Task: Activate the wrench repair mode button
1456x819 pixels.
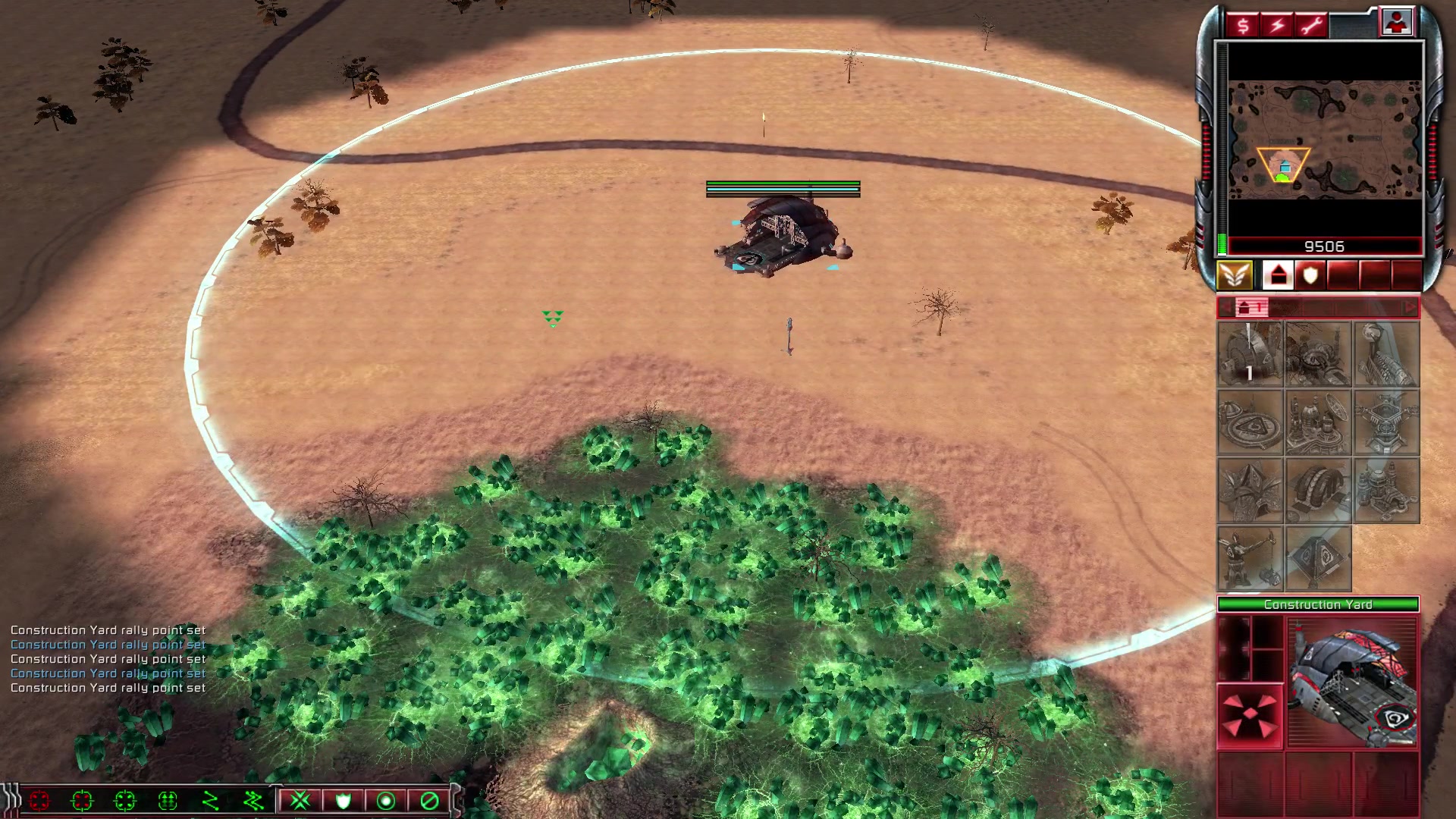Action: [x=1311, y=26]
